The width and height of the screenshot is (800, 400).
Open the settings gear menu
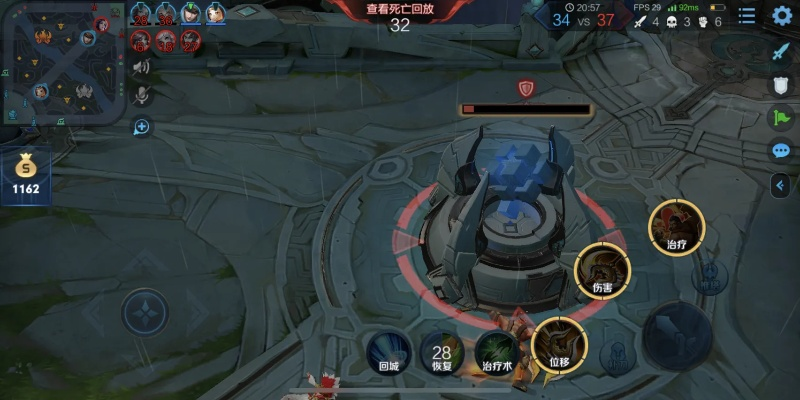point(782,16)
